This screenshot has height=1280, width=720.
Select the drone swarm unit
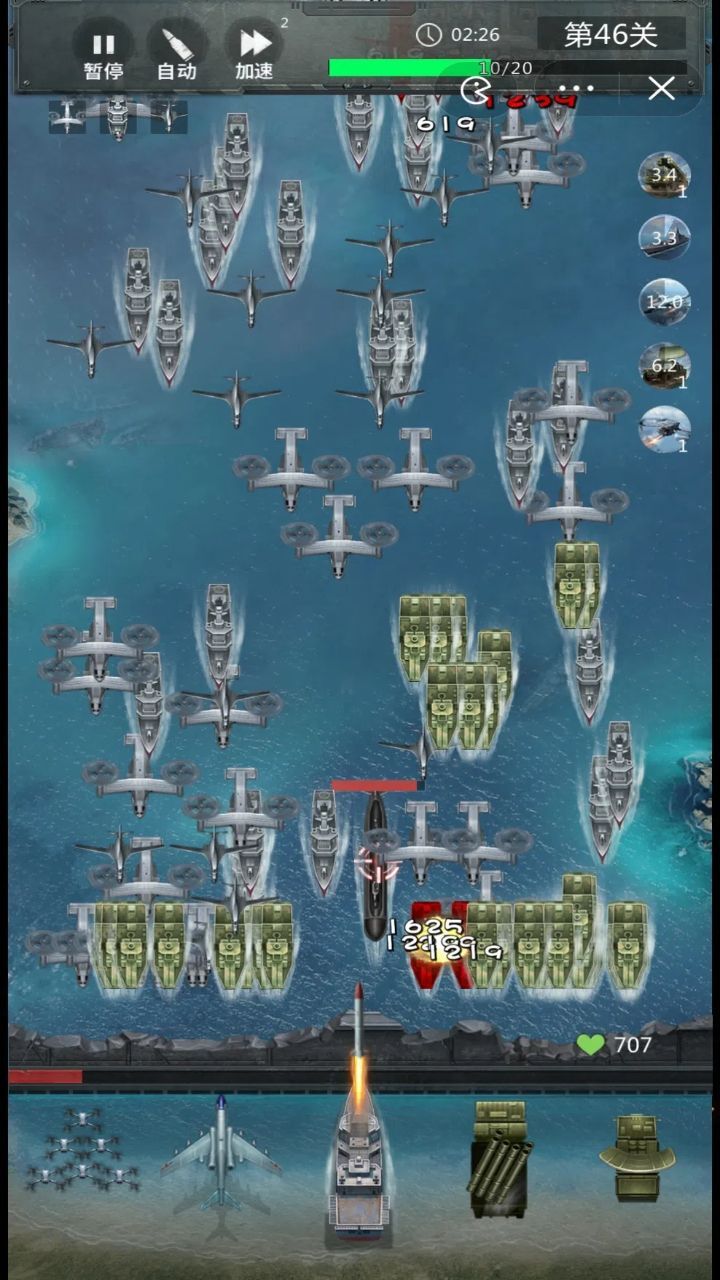[82, 1162]
